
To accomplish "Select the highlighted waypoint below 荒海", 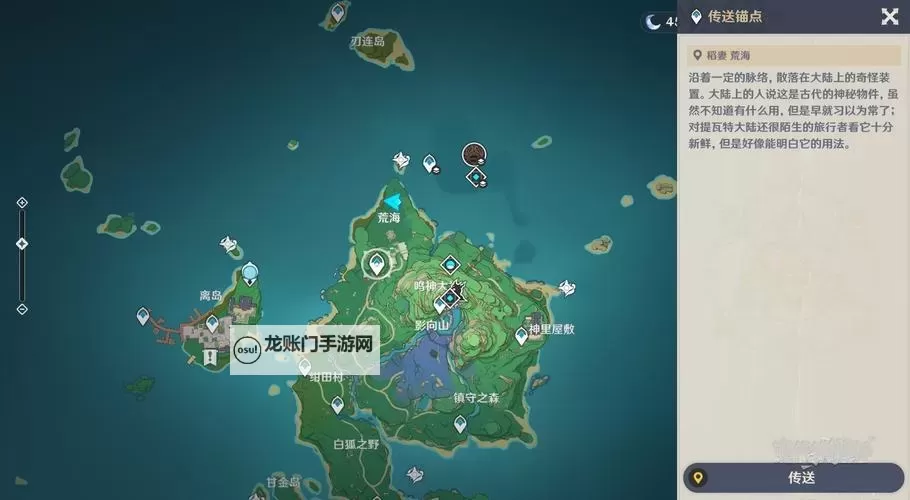I will coord(377,264).
